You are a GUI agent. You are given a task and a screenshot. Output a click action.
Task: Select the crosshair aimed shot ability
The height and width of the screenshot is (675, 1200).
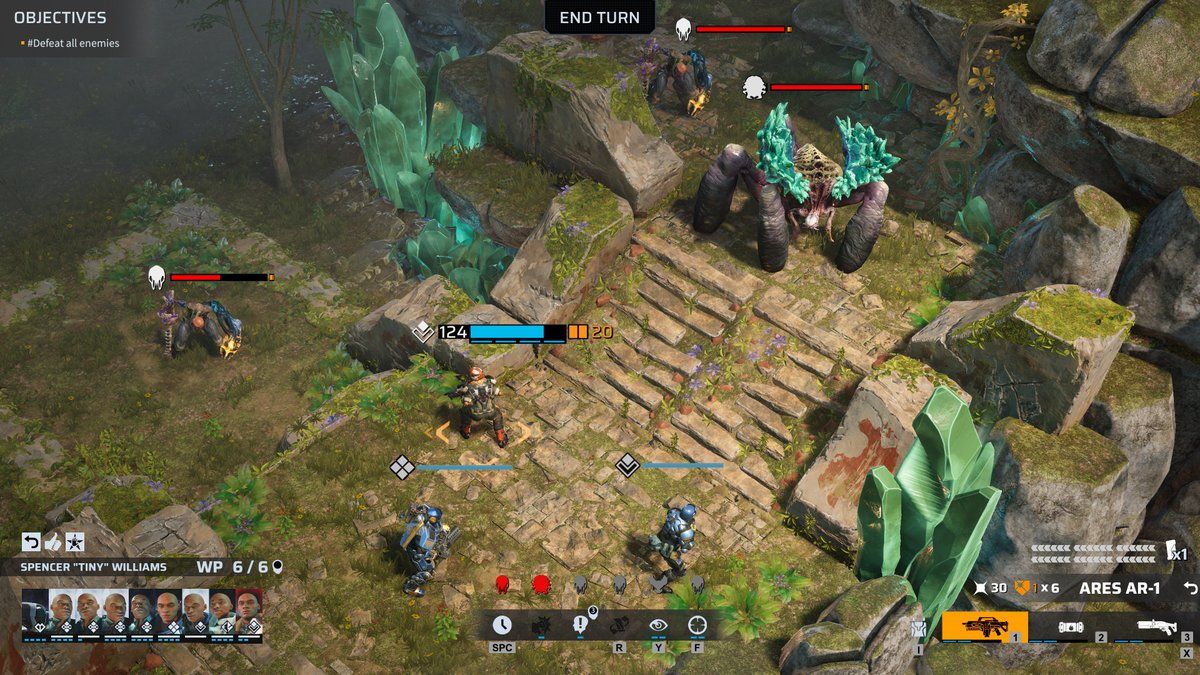click(x=697, y=625)
